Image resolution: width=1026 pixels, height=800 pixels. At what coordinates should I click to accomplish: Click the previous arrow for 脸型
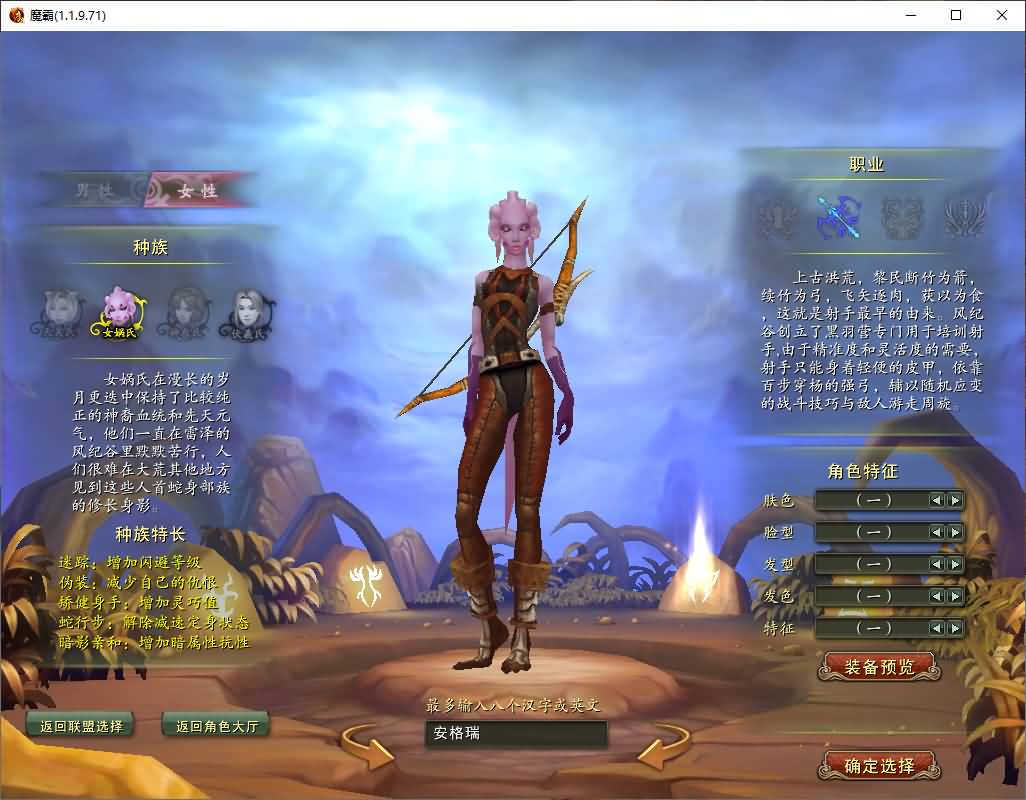[x=937, y=532]
